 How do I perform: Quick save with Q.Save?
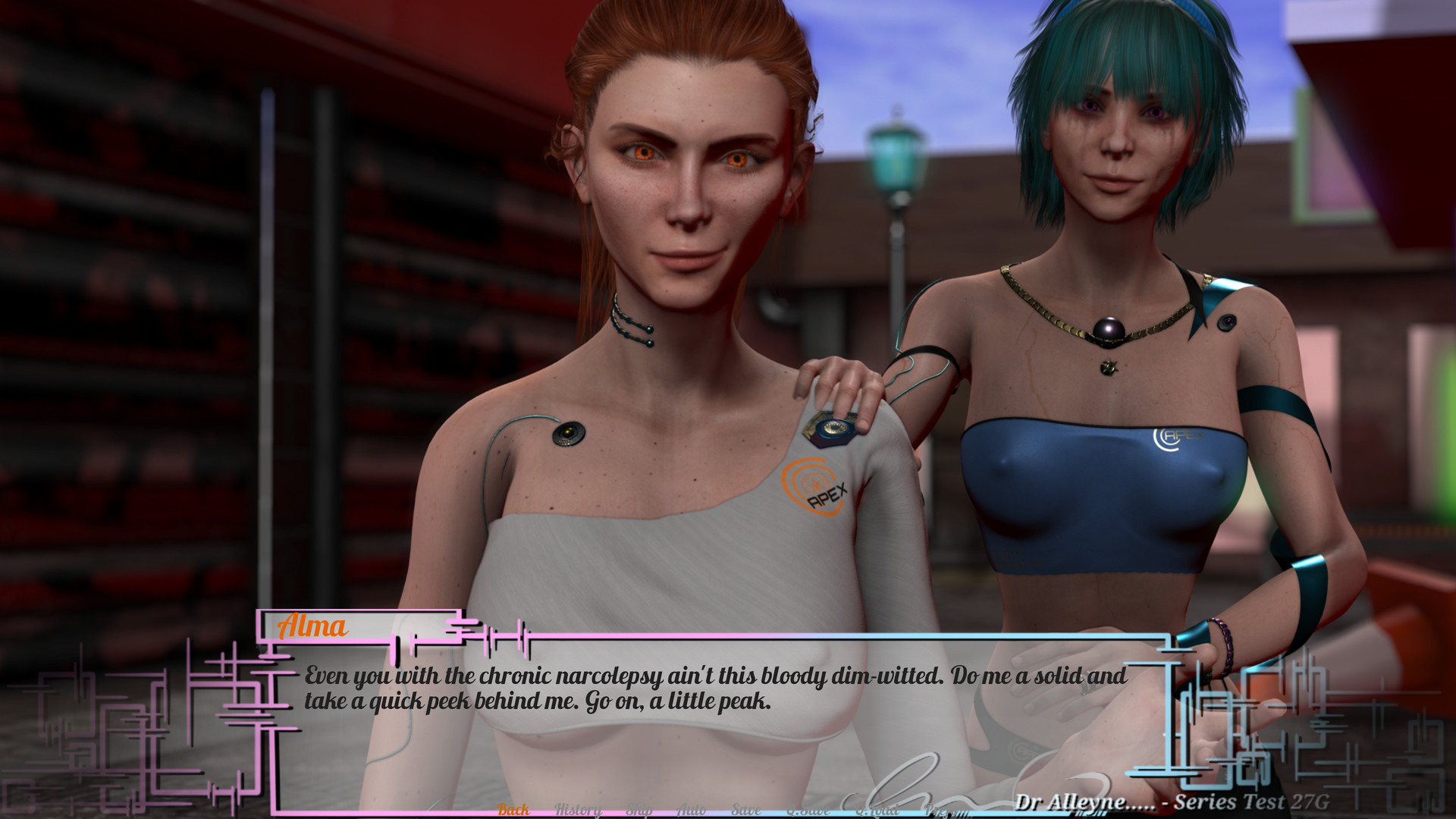click(808, 808)
